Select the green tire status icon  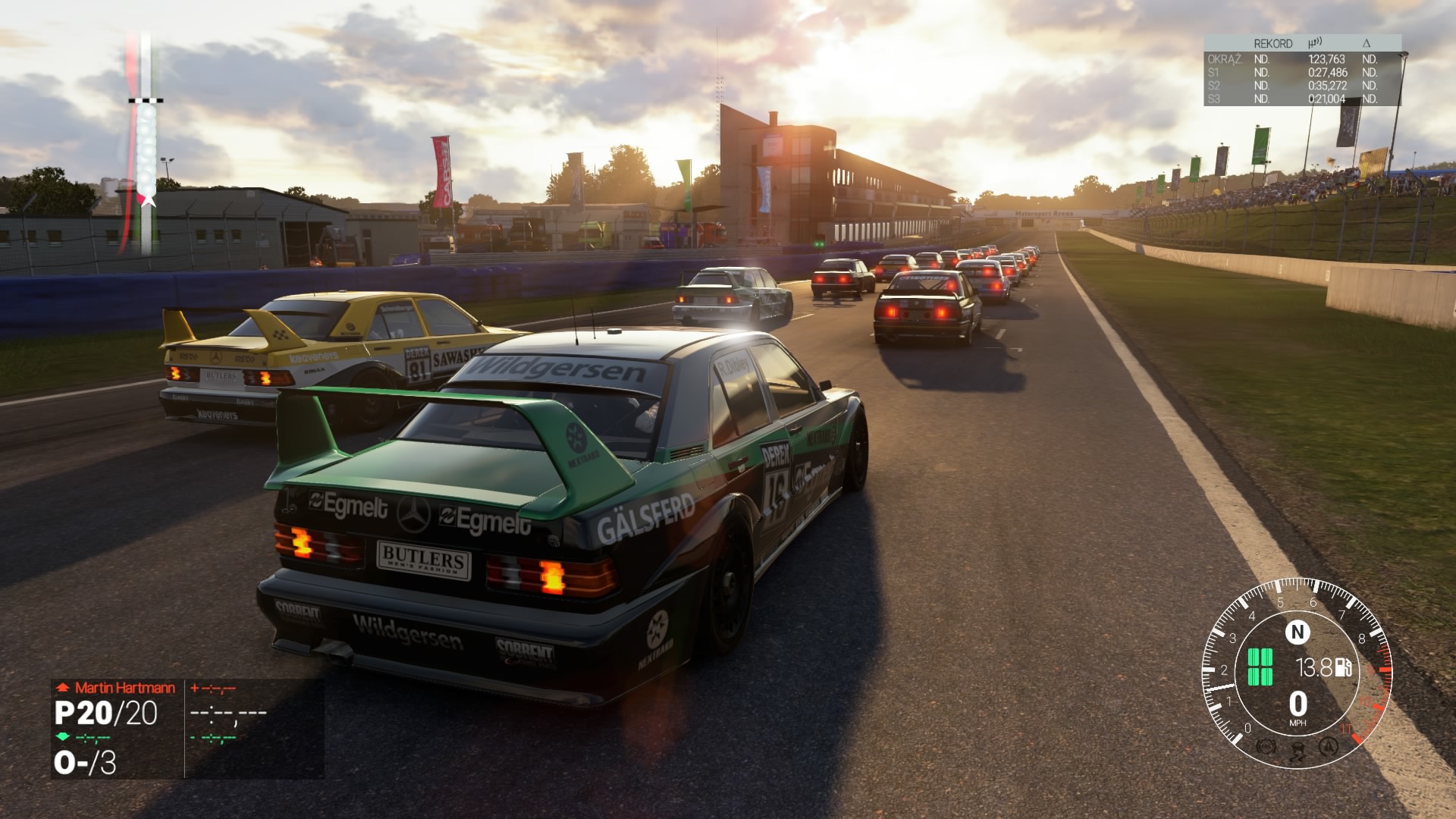(x=1260, y=667)
